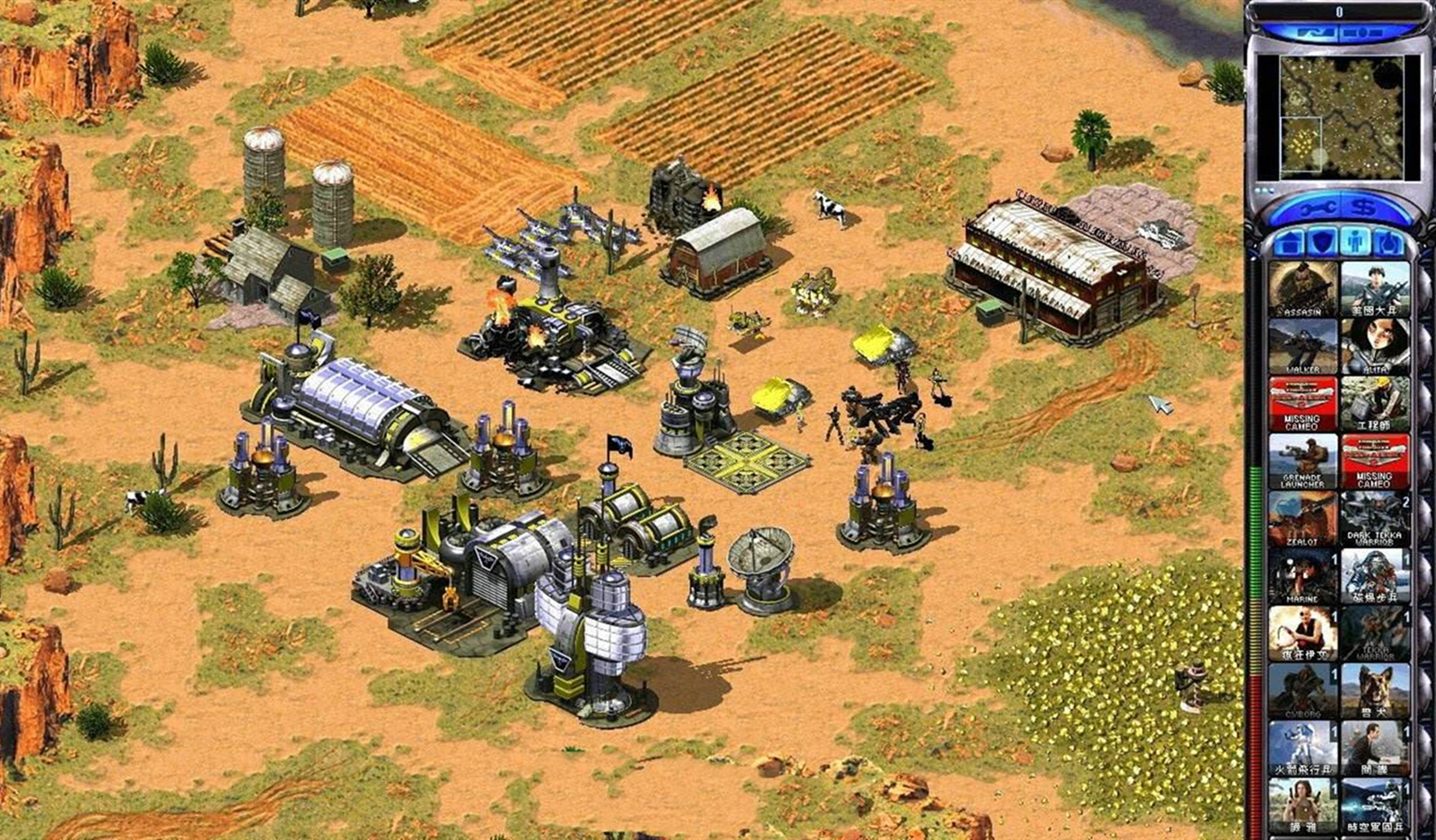Queue the Chrono Legionnaire unit
1436x840 pixels.
(x=1374, y=805)
